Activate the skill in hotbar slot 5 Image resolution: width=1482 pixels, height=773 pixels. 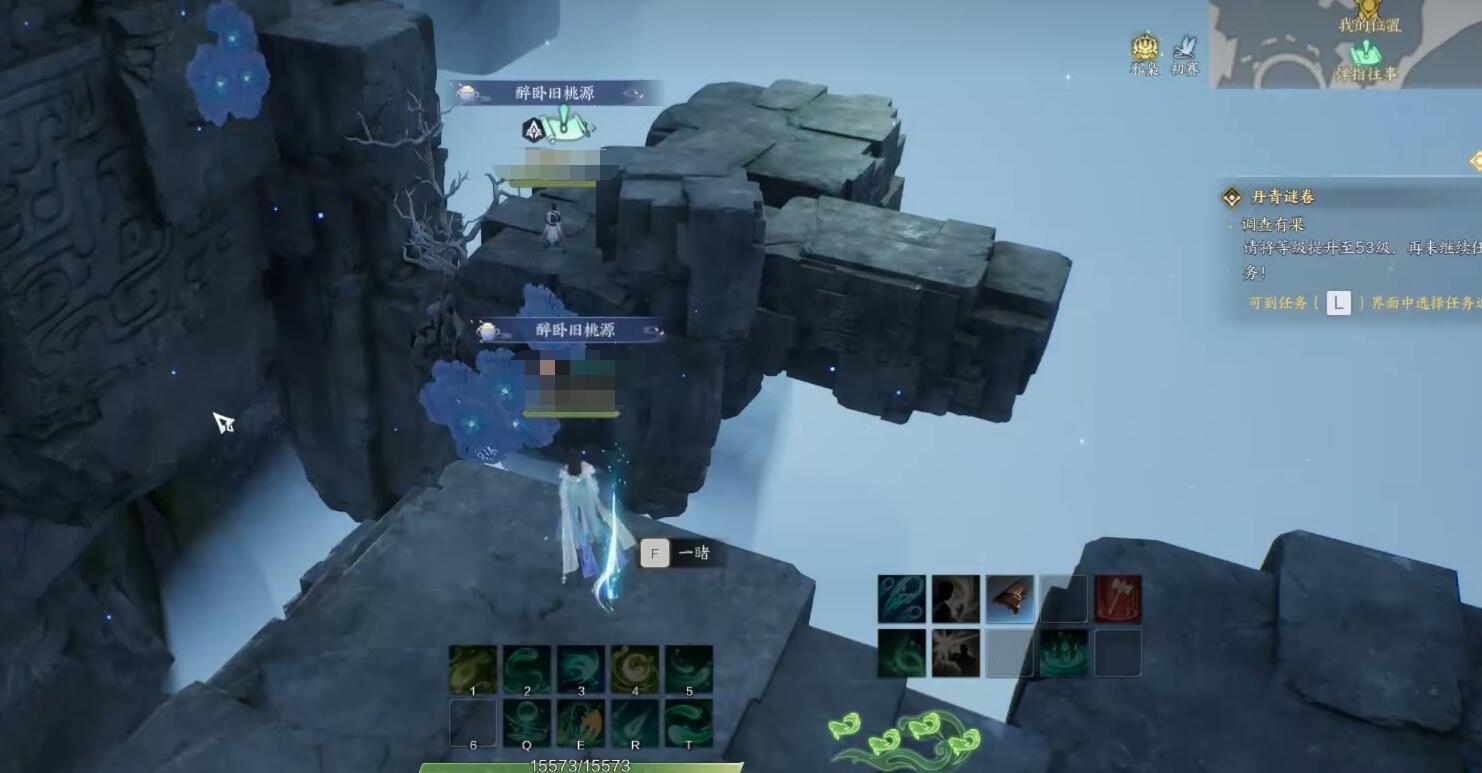click(x=689, y=669)
